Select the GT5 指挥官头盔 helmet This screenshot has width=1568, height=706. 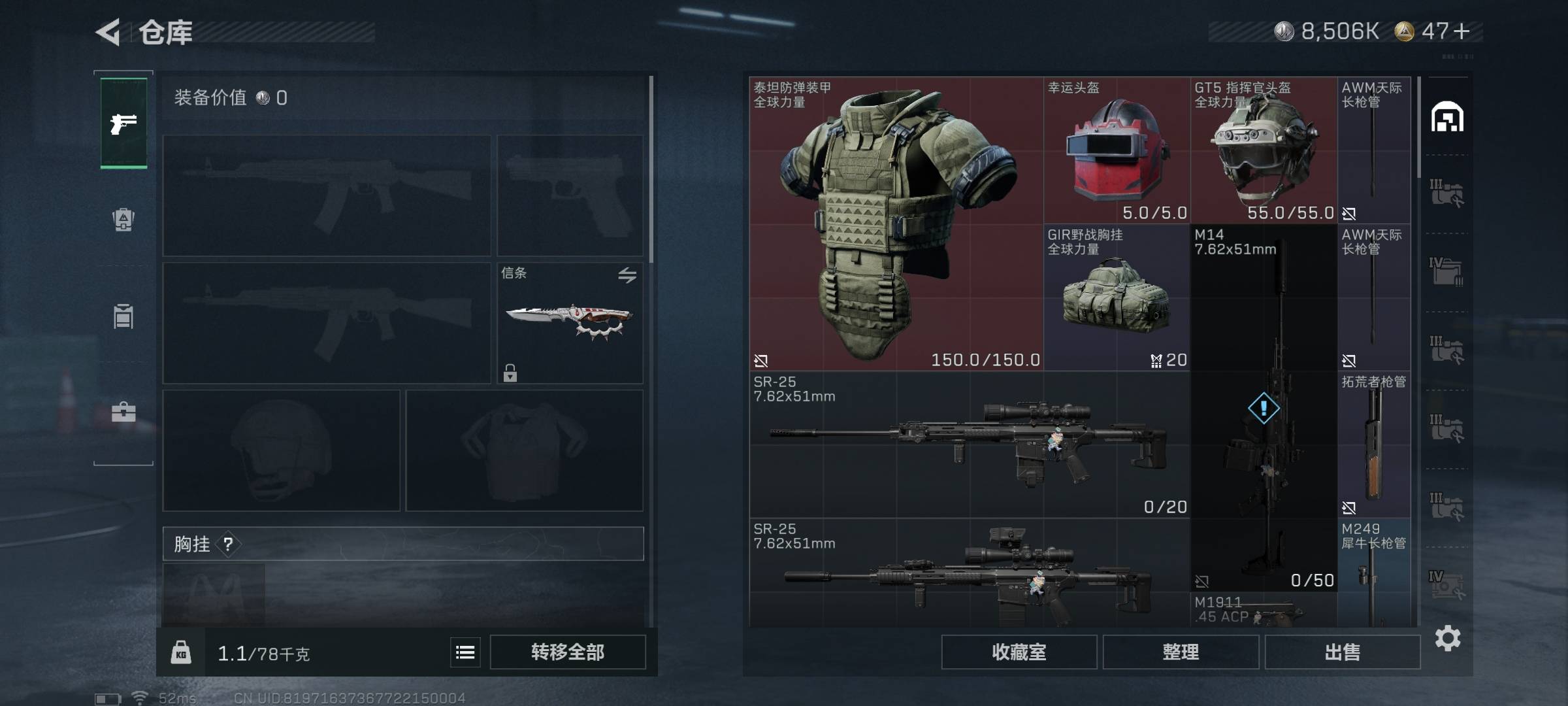pos(1263,150)
